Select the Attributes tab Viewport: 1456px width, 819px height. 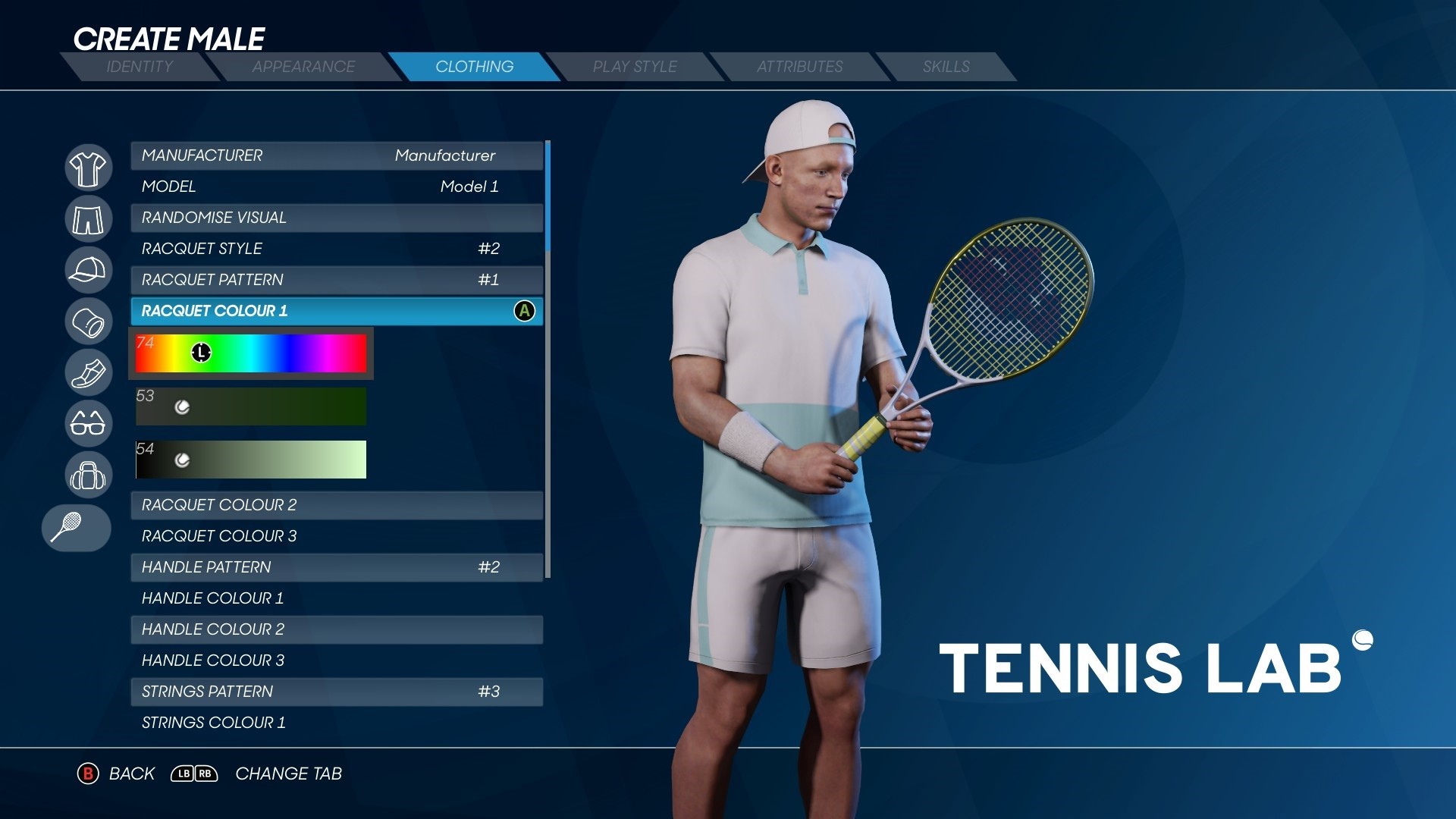799,67
